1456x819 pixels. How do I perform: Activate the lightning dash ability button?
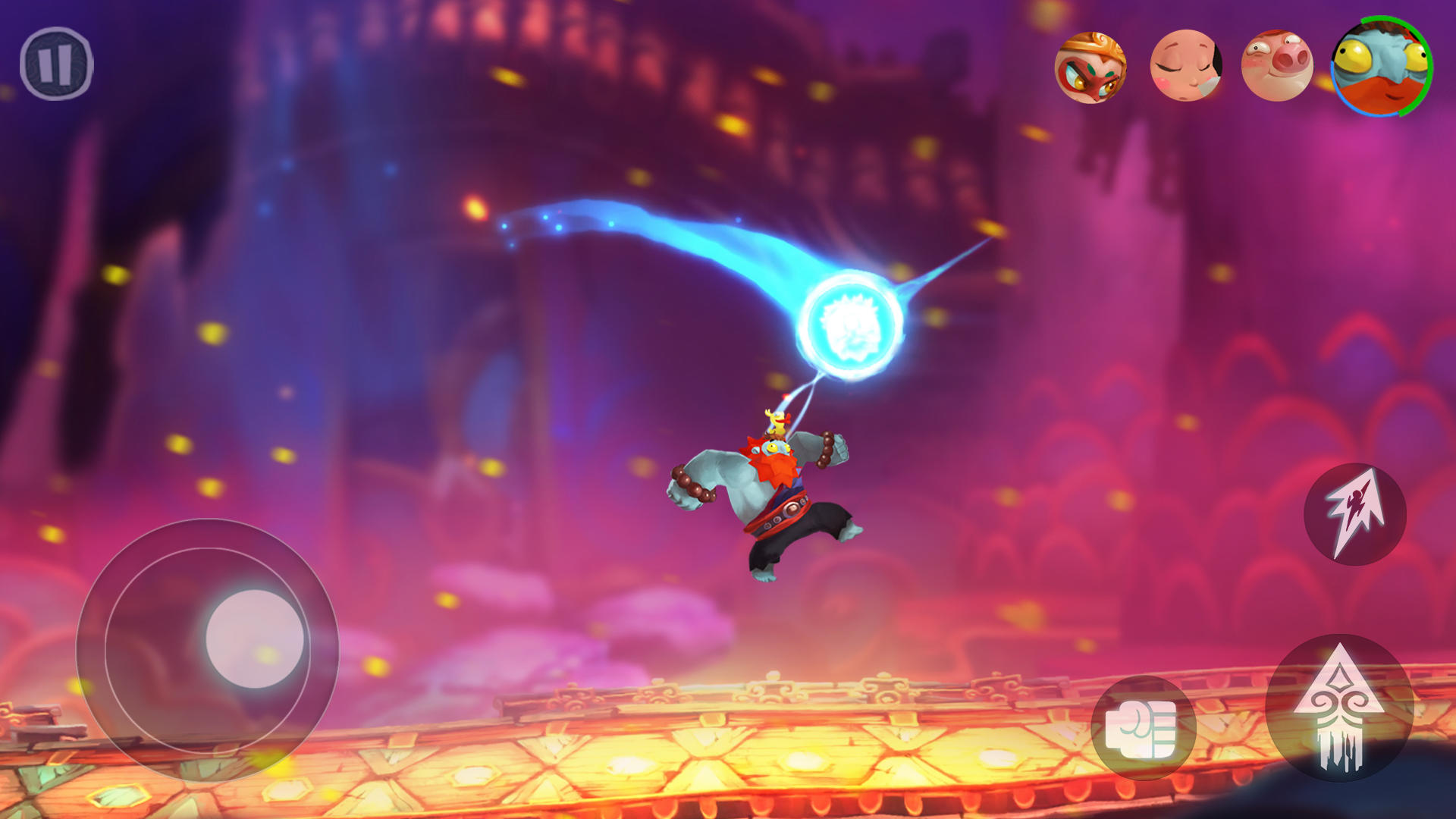(x=1354, y=515)
